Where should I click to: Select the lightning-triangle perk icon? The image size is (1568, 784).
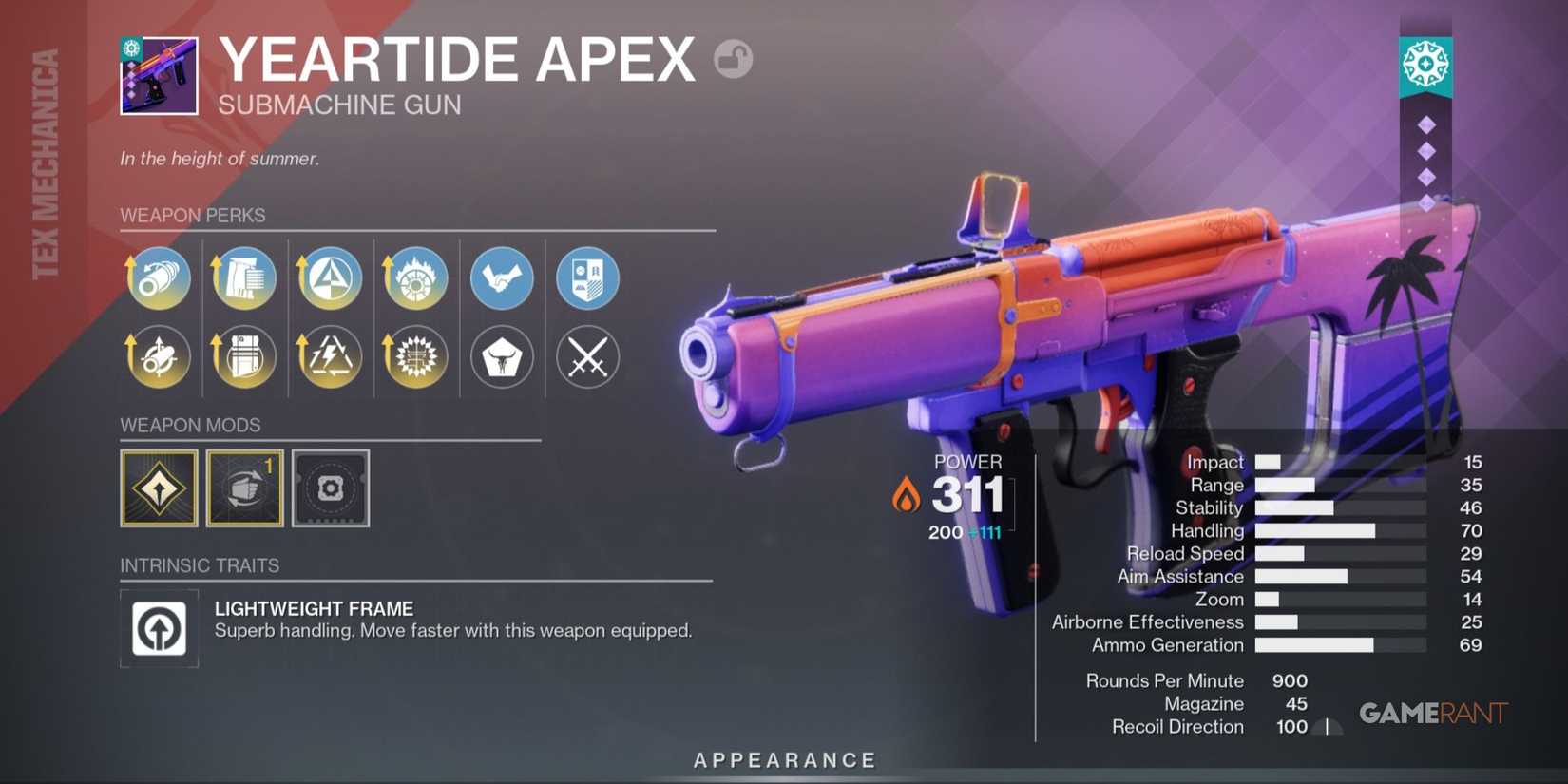pyautogui.click(x=329, y=357)
